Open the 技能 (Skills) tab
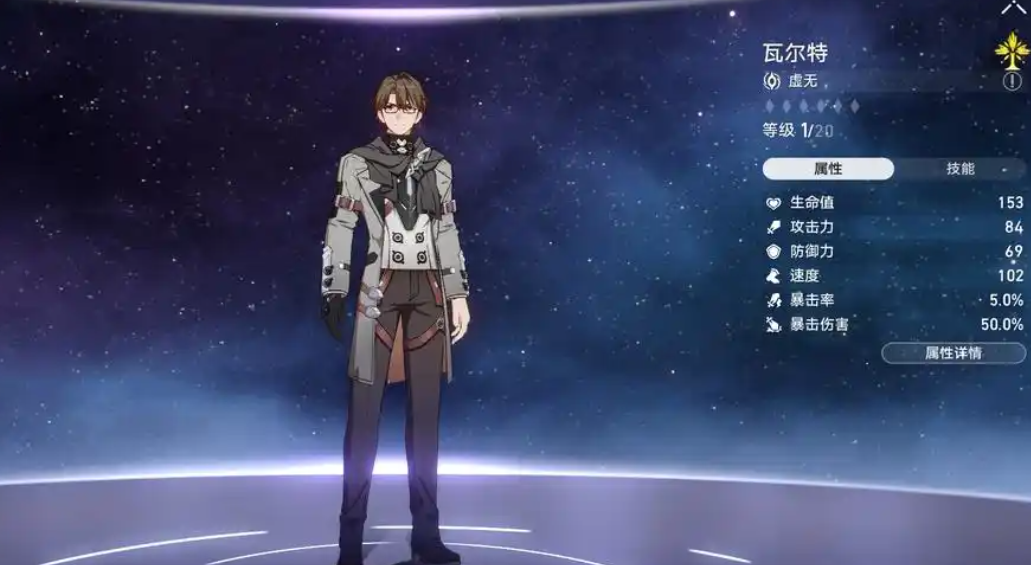Screen dimensions: 1031x565 click(x=960, y=169)
